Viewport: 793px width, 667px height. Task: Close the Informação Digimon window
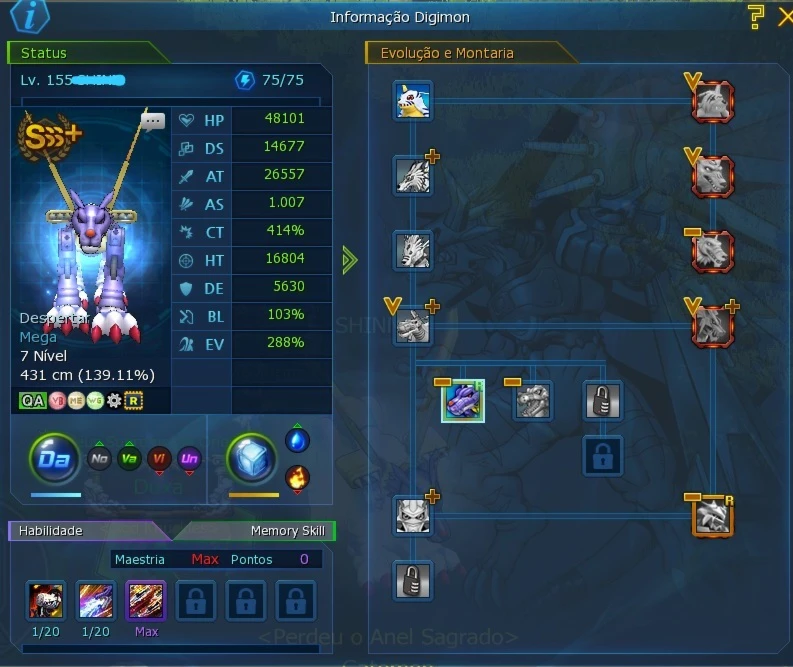785,16
